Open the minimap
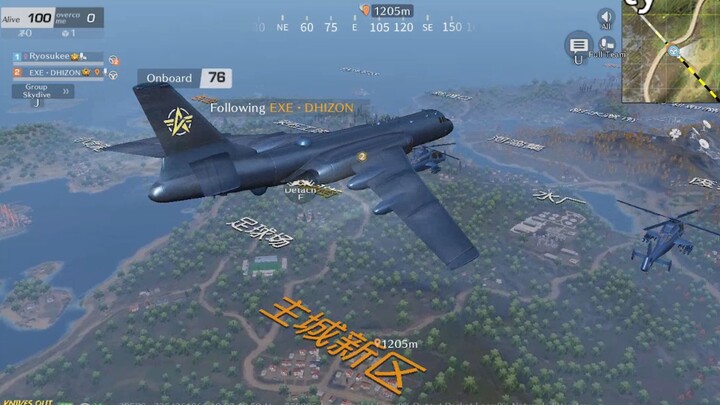The width and height of the screenshot is (720, 405). point(671,50)
